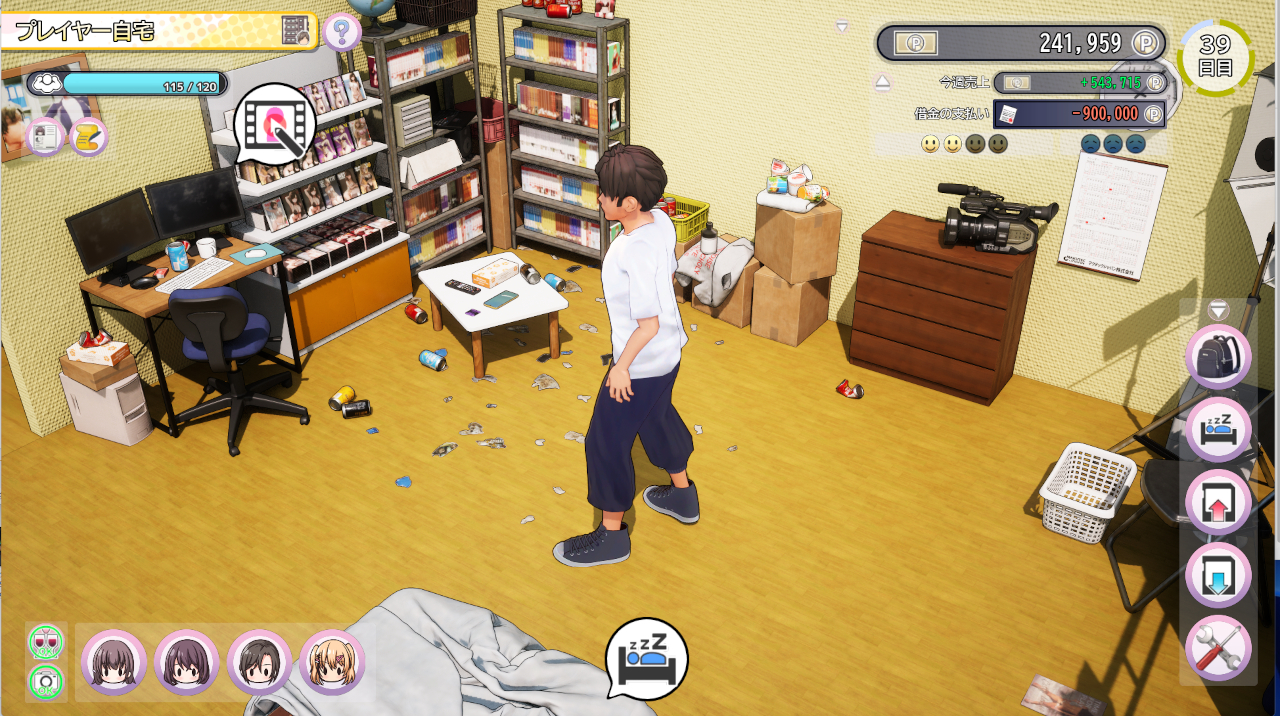Image resolution: width=1280 pixels, height=716 pixels.
Task: Click the red up-arrow button
Action: pyautogui.click(x=1218, y=503)
